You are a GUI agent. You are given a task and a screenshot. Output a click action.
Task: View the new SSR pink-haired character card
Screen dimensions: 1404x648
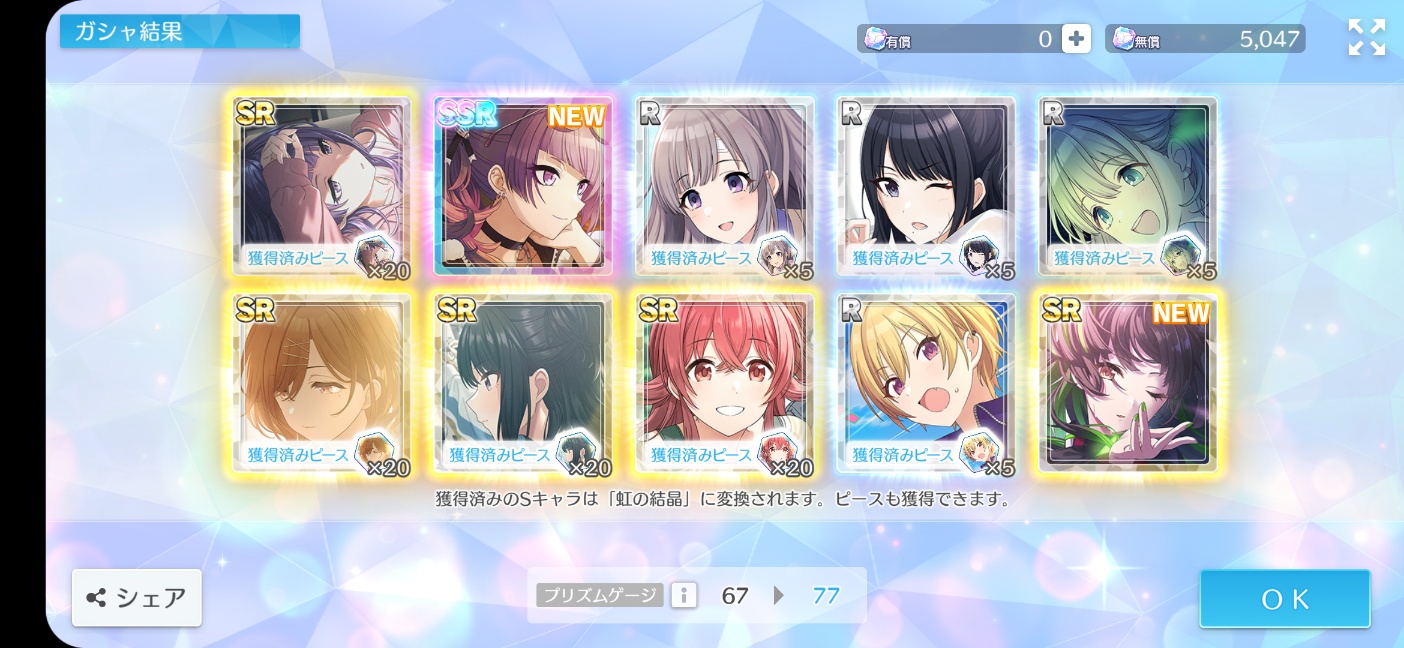(x=523, y=186)
